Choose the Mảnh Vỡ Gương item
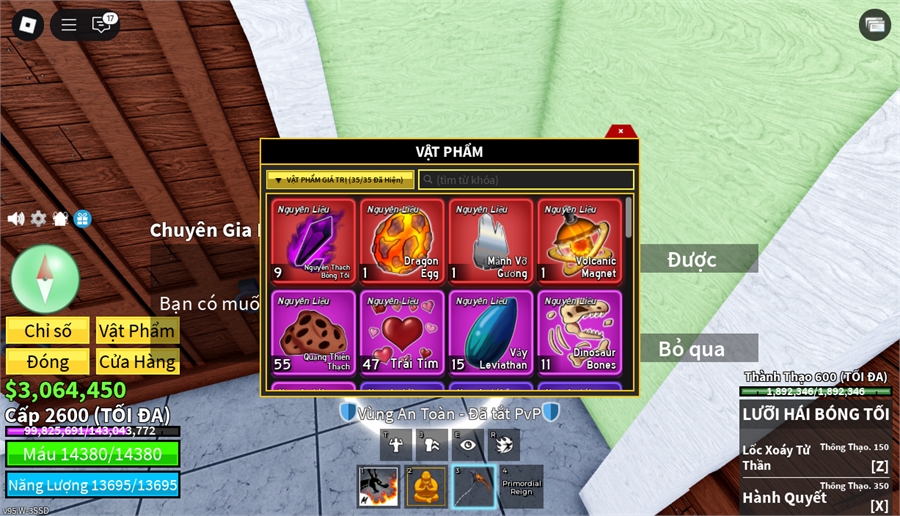The image size is (900, 516). pos(491,242)
